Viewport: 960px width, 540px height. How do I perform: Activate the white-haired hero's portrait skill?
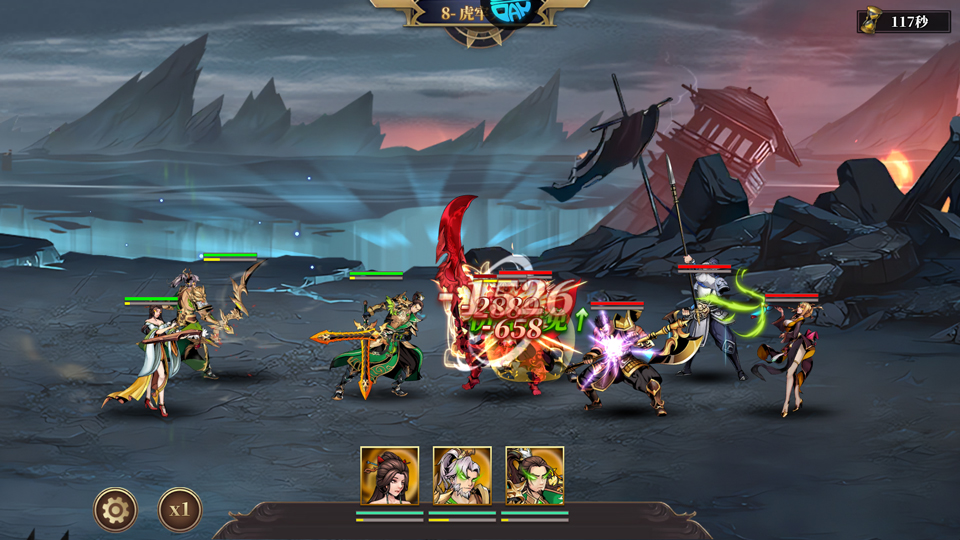pyautogui.click(x=462, y=476)
